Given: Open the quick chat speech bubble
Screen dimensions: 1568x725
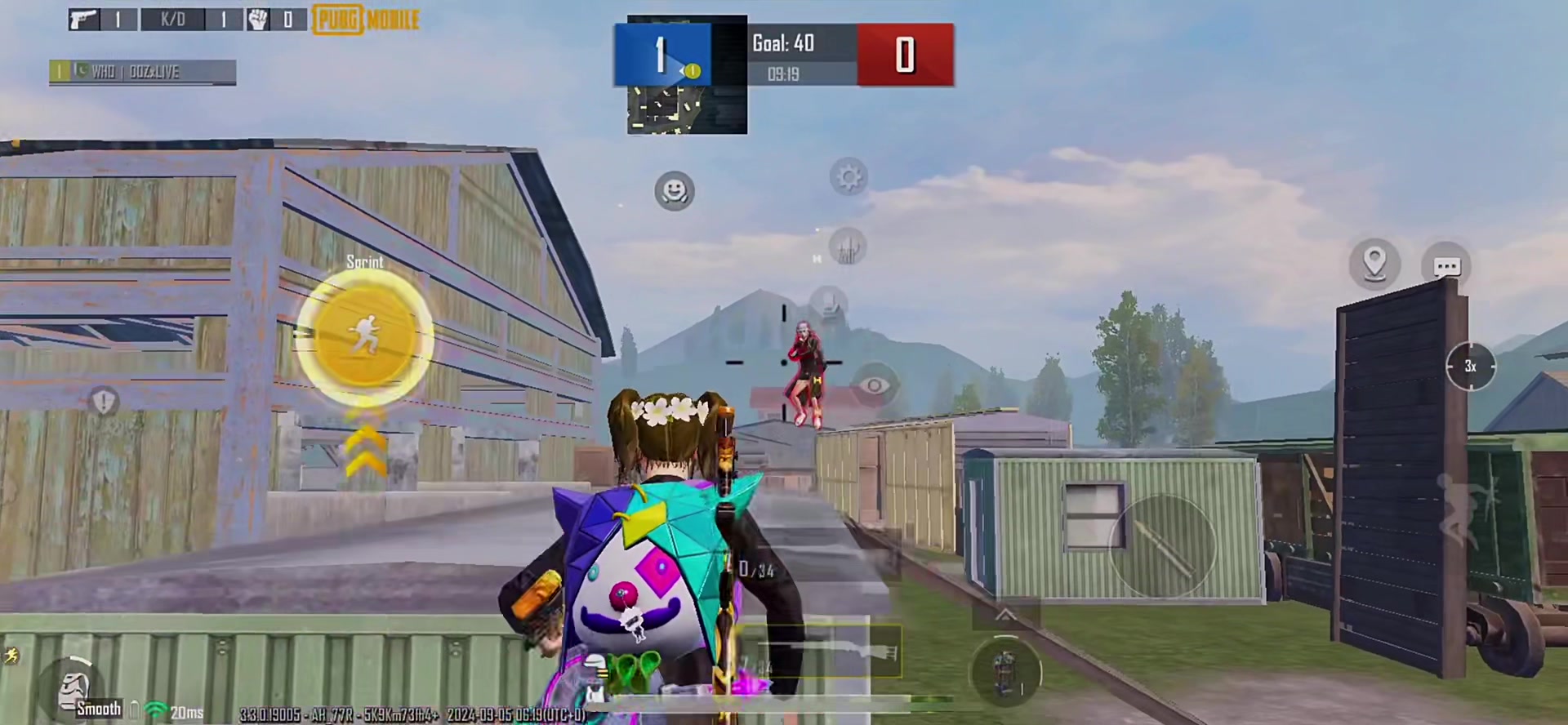Looking at the screenshot, I should point(1446,266).
